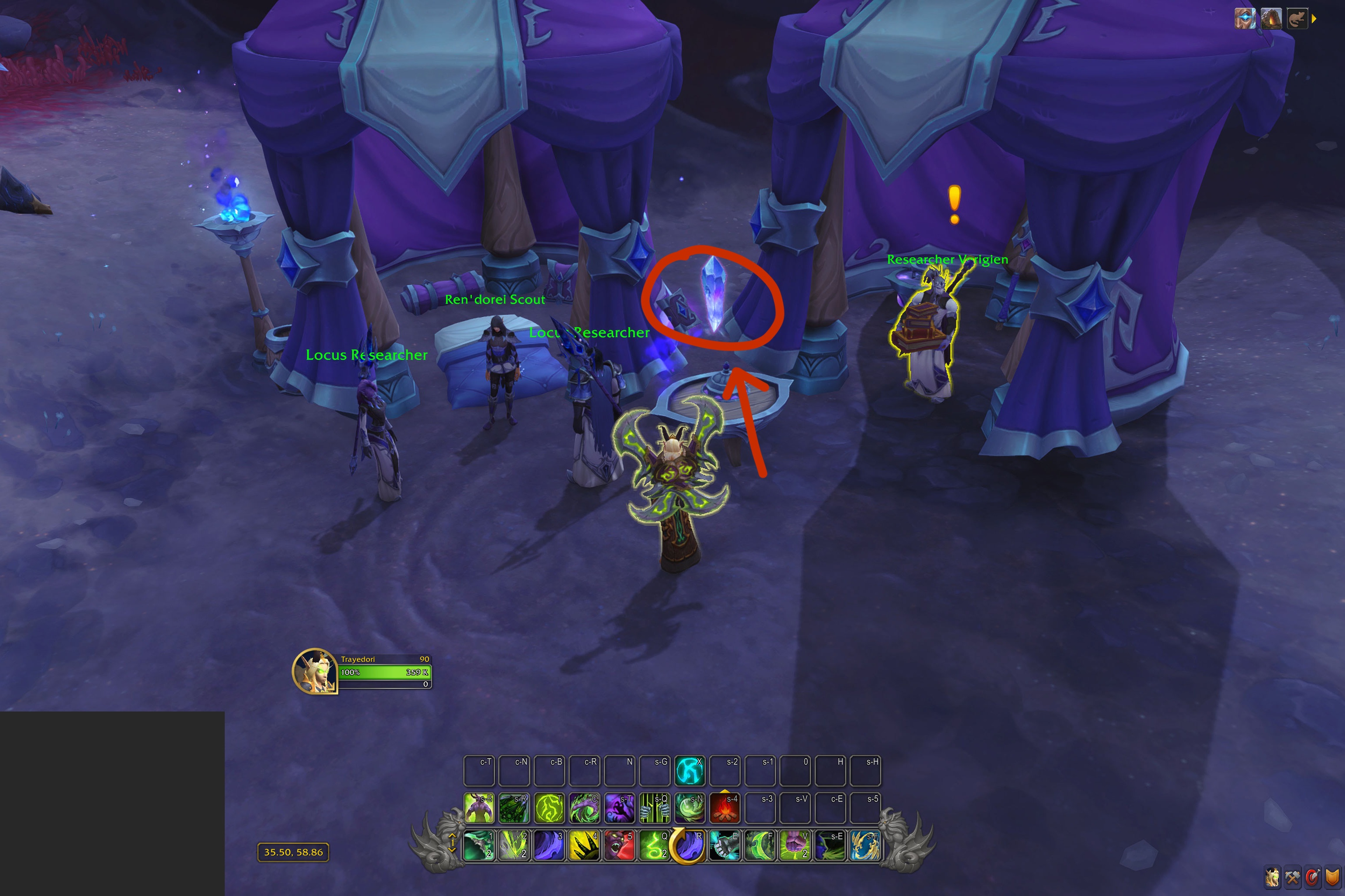Click the mole machine buff icon top right
The height and width of the screenshot is (896, 1345).
(x=1271, y=19)
